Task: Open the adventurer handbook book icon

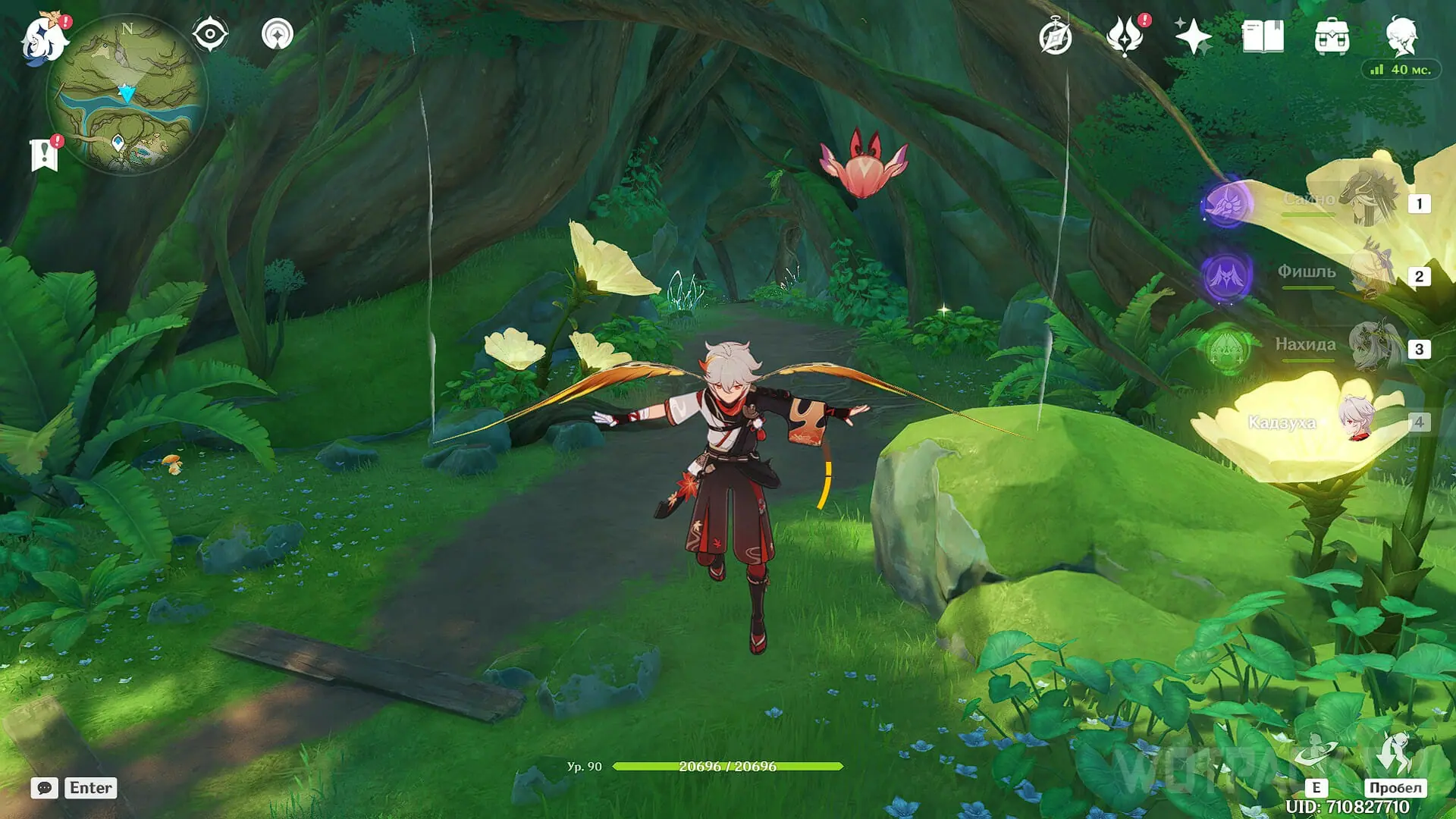Action: pyautogui.click(x=1263, y=36)
